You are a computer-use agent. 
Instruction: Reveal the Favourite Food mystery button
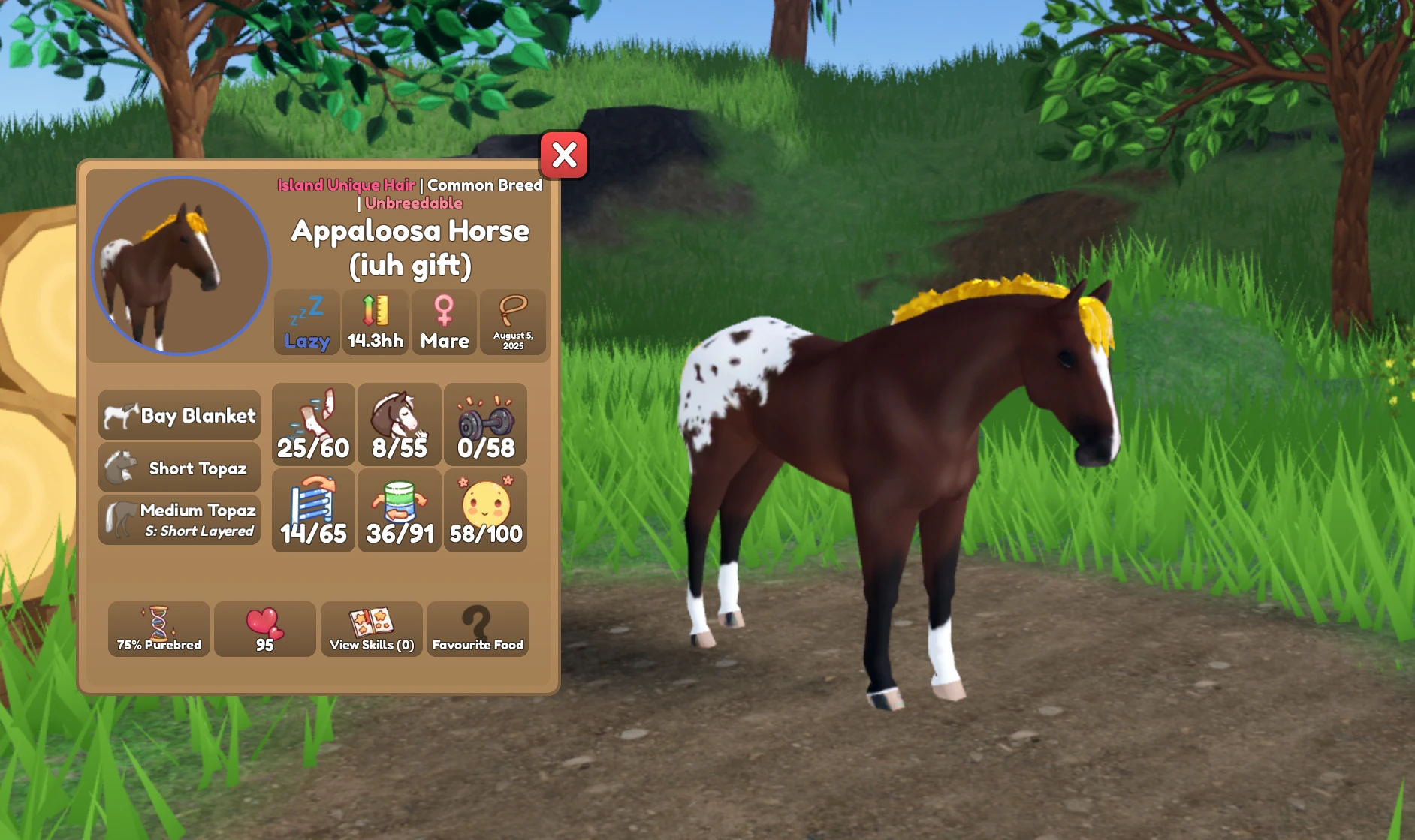(x=478, y=629)
